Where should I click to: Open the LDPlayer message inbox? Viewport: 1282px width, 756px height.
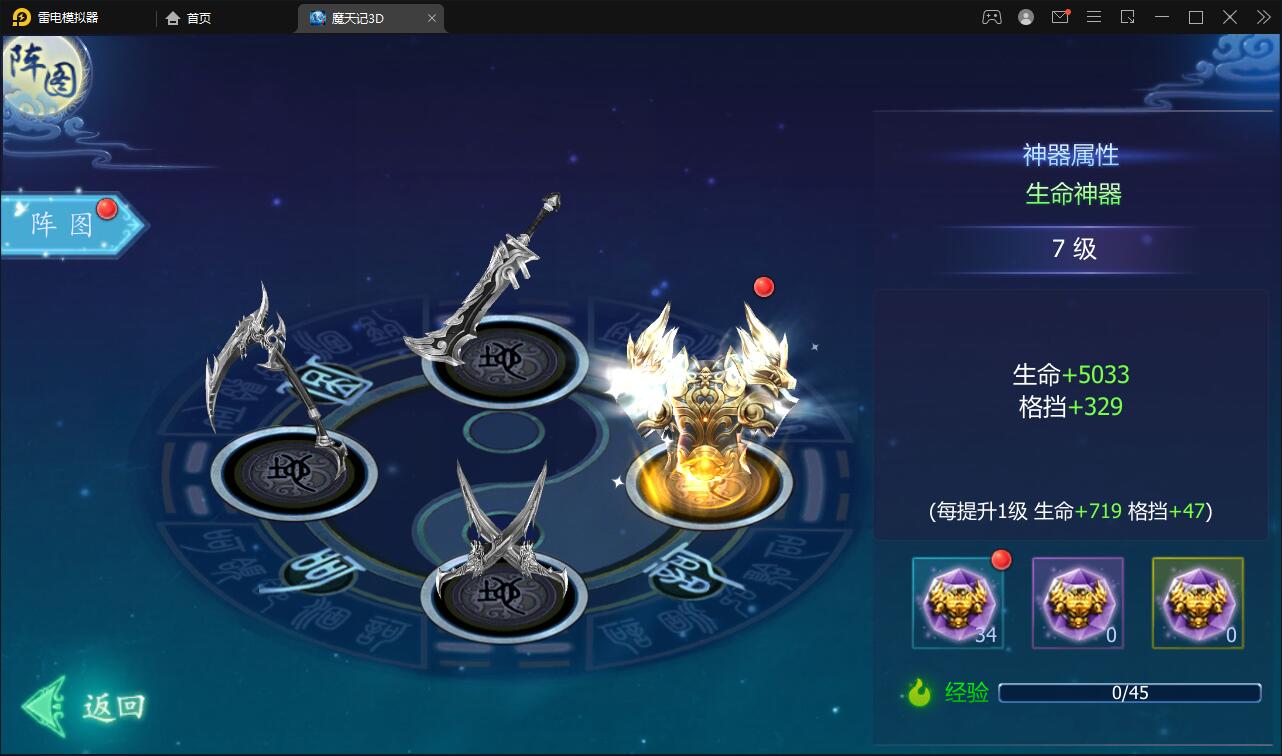click(1060, 17)
